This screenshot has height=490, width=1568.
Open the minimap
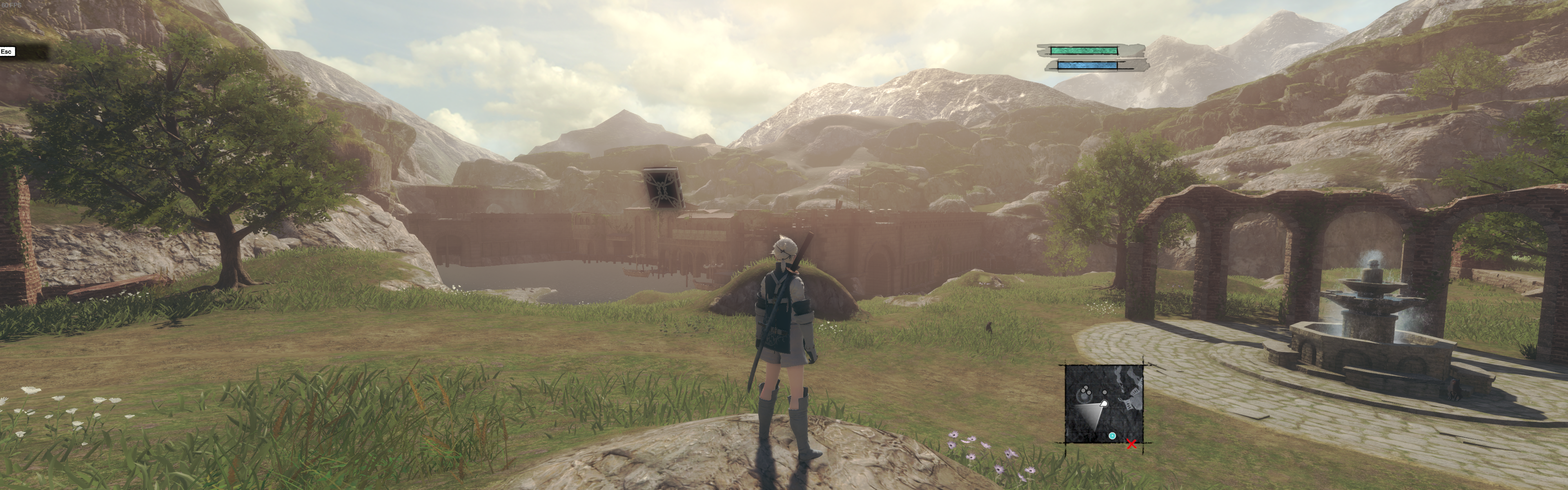click(x=1104, y=403)
